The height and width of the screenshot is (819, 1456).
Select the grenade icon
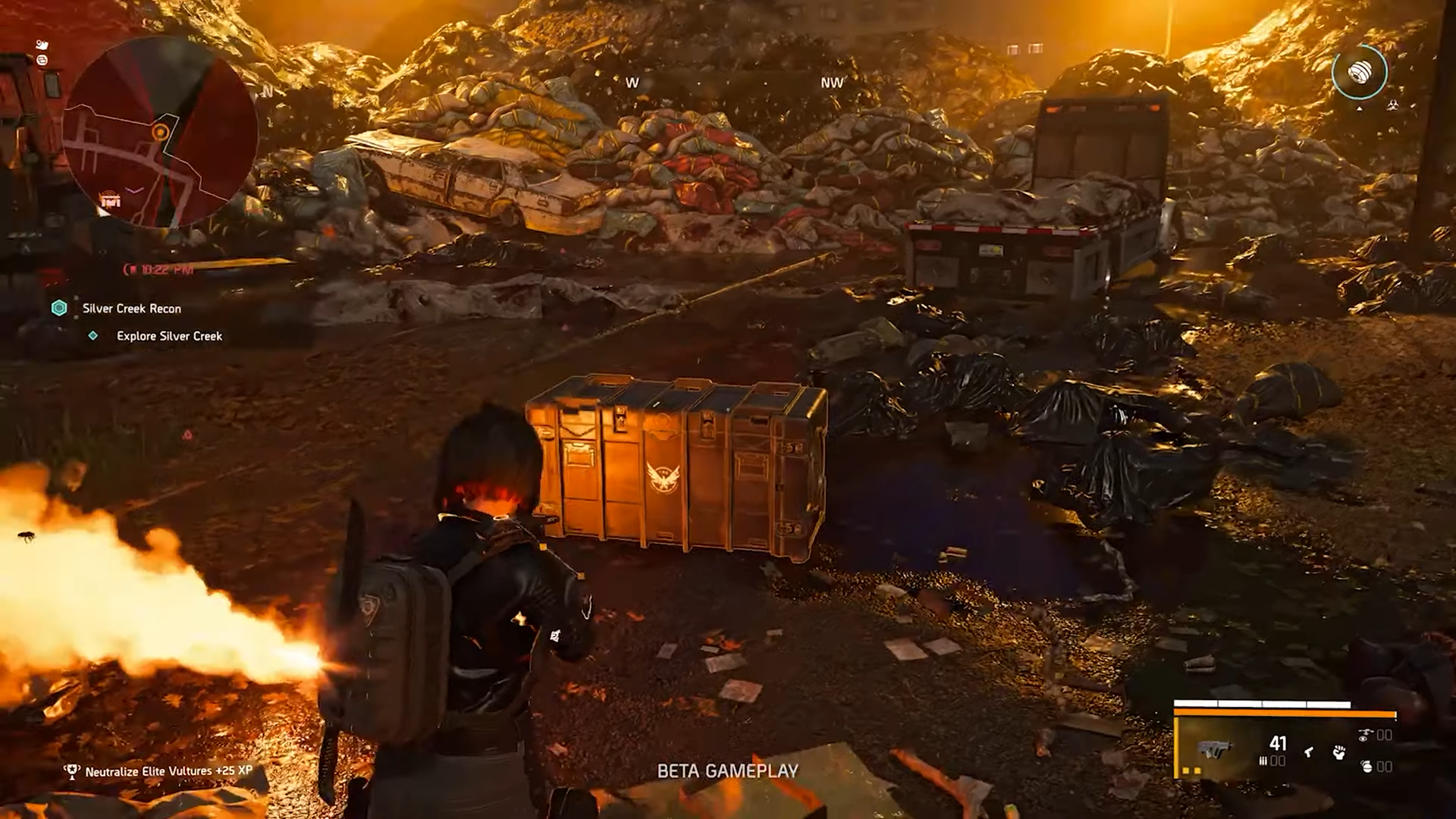(1367, 766)
